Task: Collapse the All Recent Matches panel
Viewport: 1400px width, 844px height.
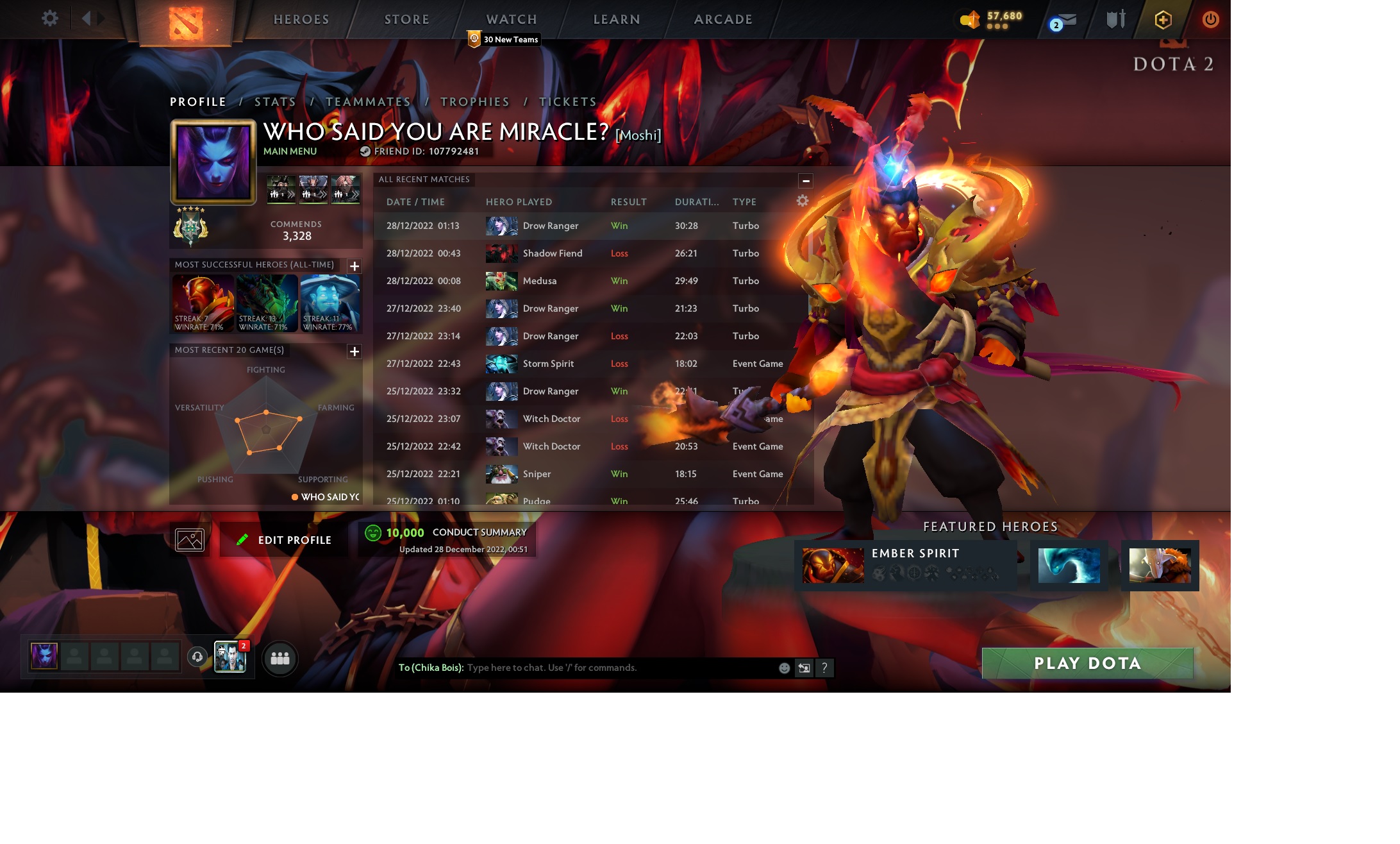Action: (806, 180)
